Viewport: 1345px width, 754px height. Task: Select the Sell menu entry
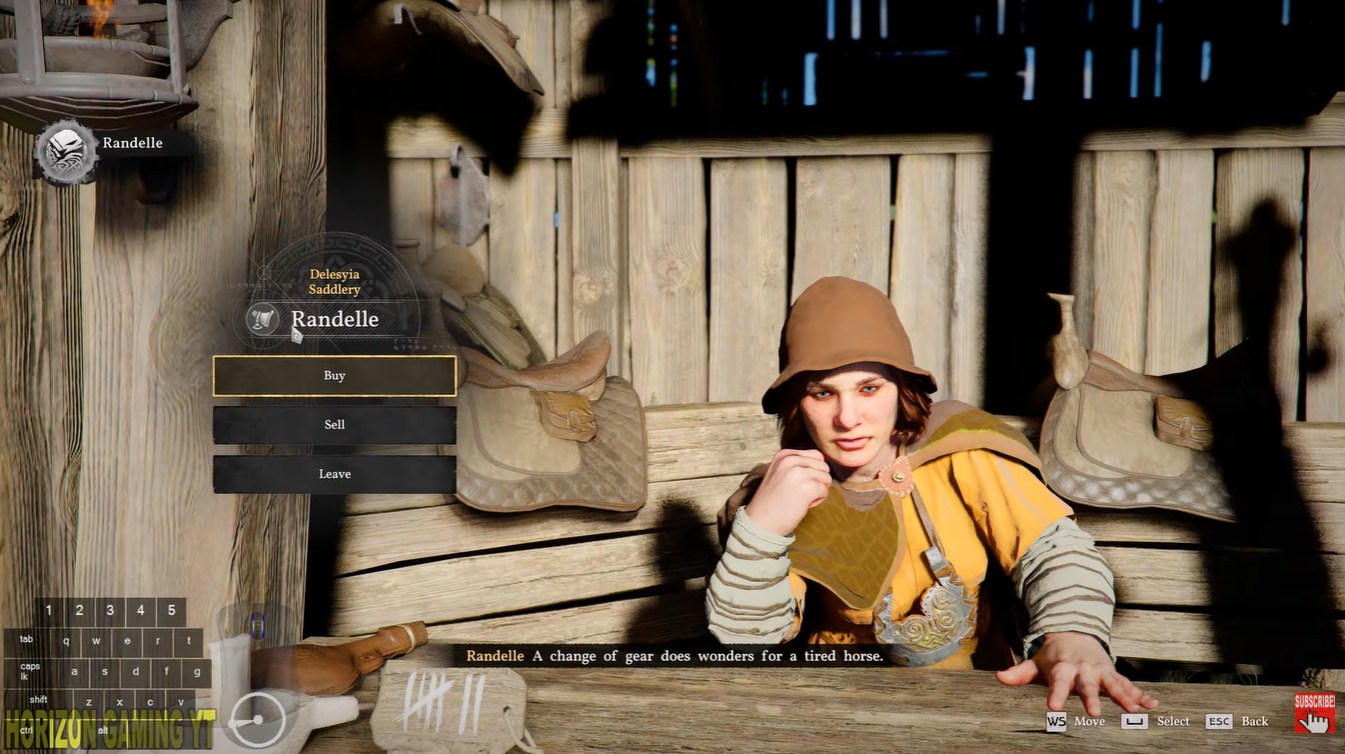pyautogui.click(x=334, y=425)
